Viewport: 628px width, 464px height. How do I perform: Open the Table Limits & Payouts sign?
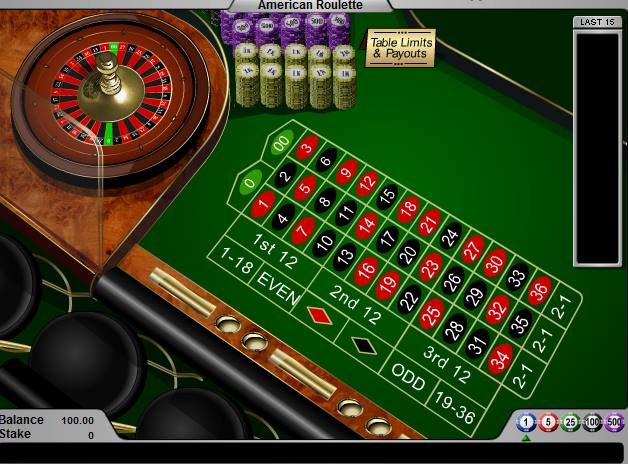point(399,47)
